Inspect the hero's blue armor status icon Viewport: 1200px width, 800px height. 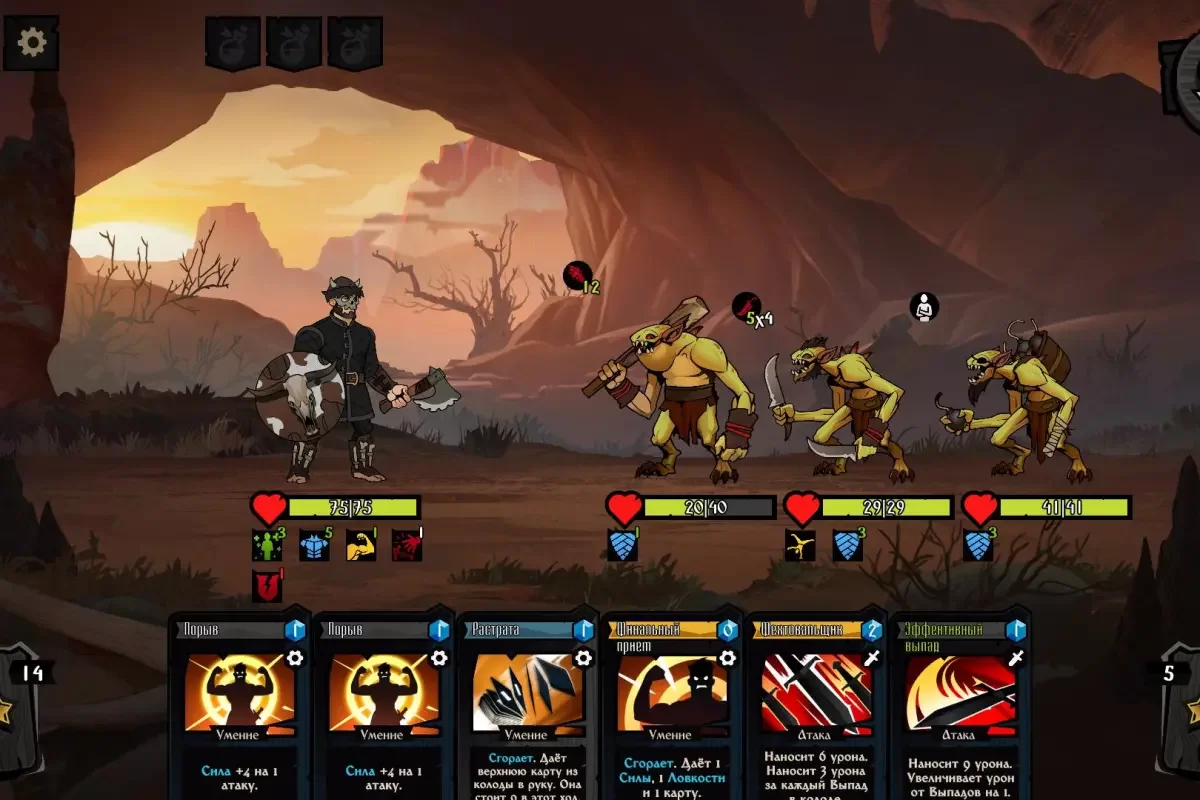314,546
